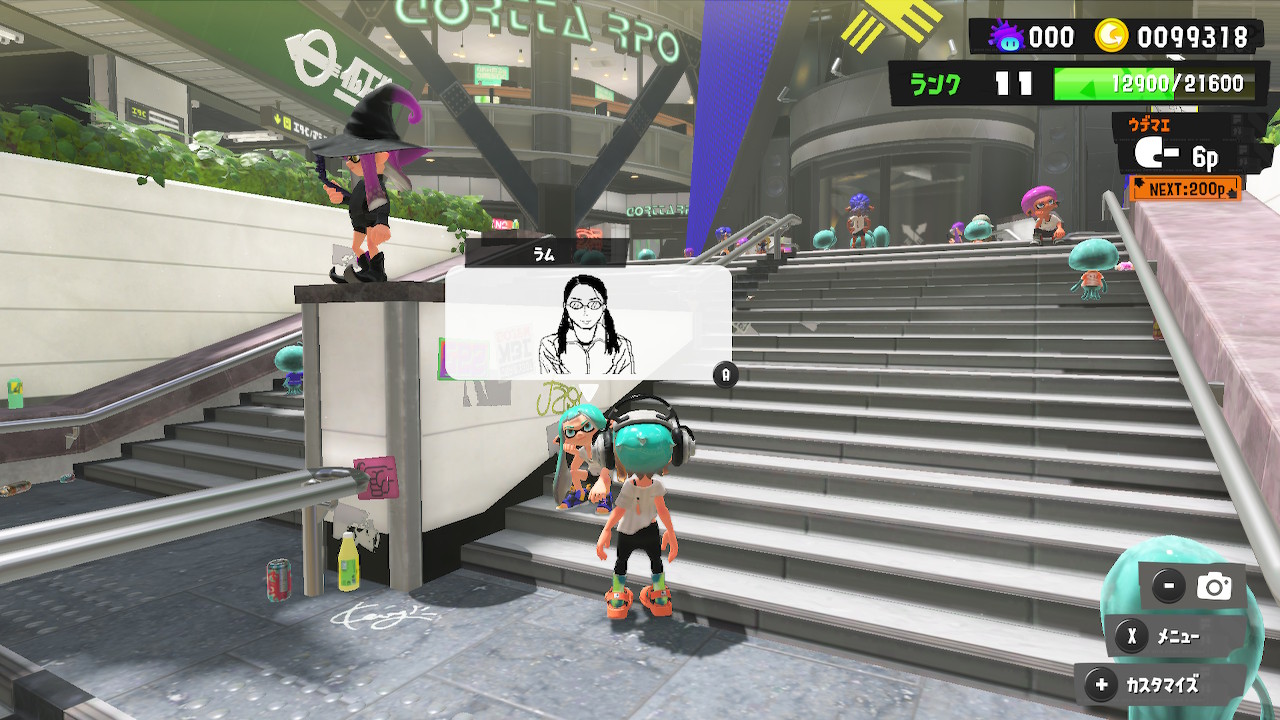Click the Power Egg counter showing 000
Screen dimensions: 1280x720
pos(1050,36)
